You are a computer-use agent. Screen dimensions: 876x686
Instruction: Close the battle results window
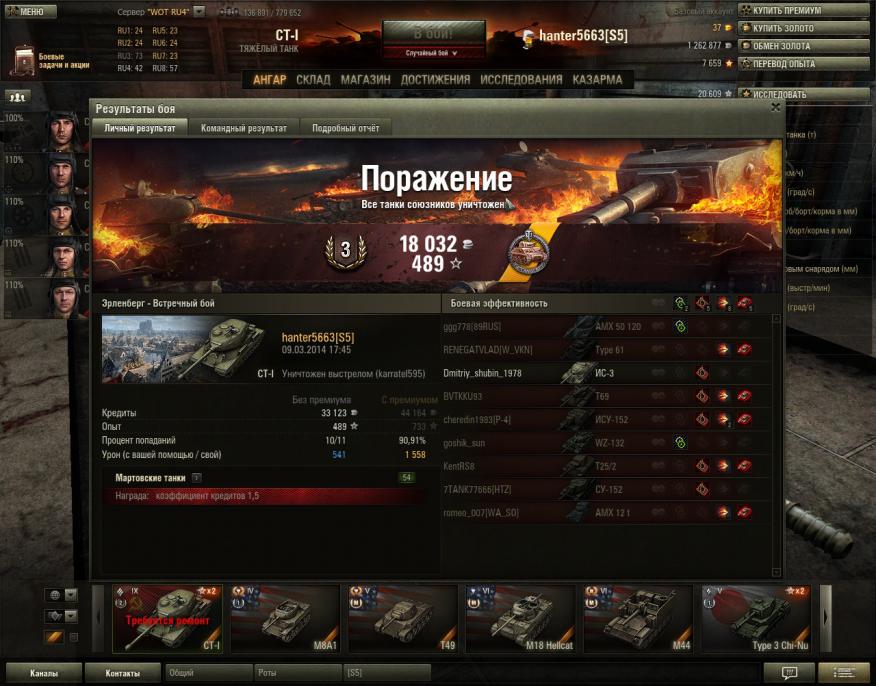tap(775, 107)
